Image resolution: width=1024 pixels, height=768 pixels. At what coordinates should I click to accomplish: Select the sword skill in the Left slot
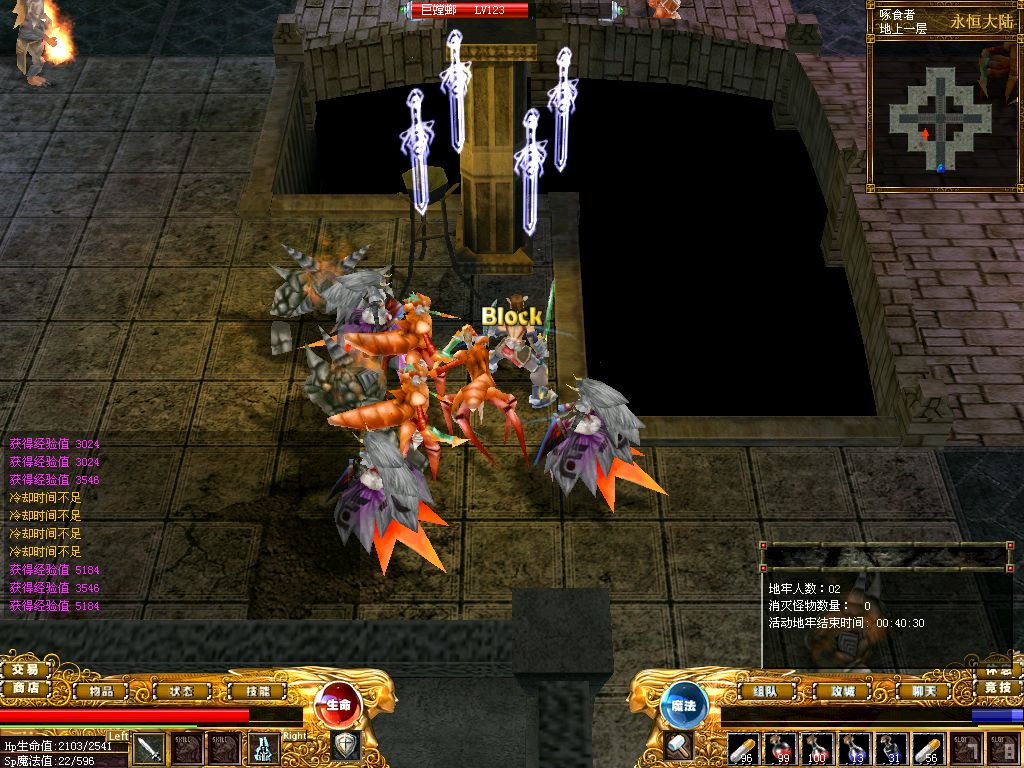[149, 748]
